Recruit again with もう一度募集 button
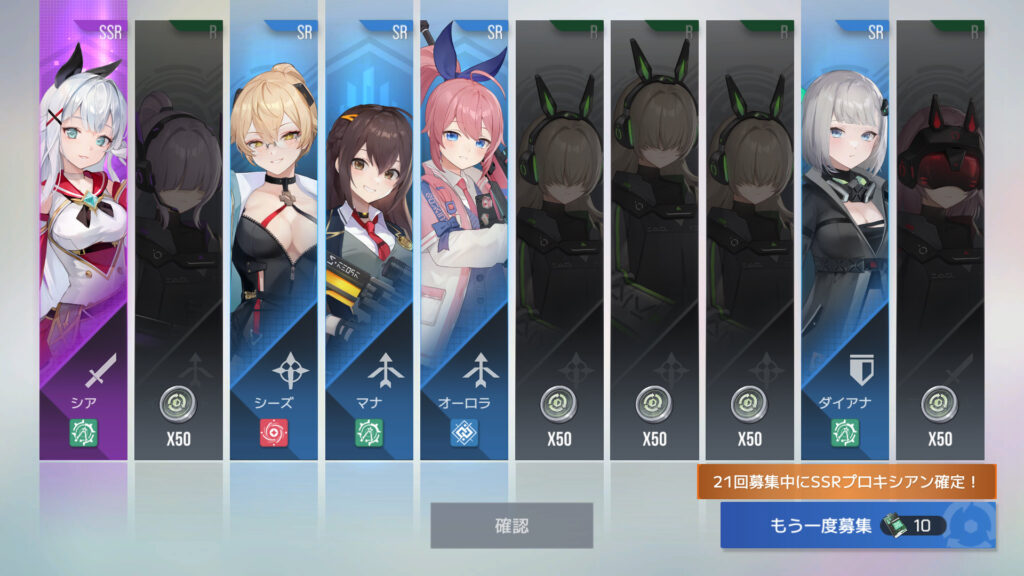 click(857, 525)
